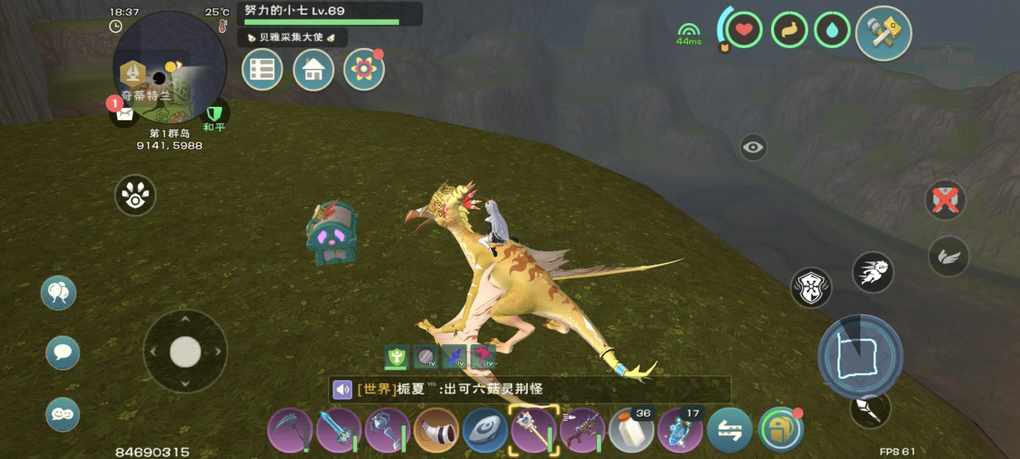Toggle the green shield peace mode
The width and height of the screenshot is (1020, 459).
click(214, 113)
